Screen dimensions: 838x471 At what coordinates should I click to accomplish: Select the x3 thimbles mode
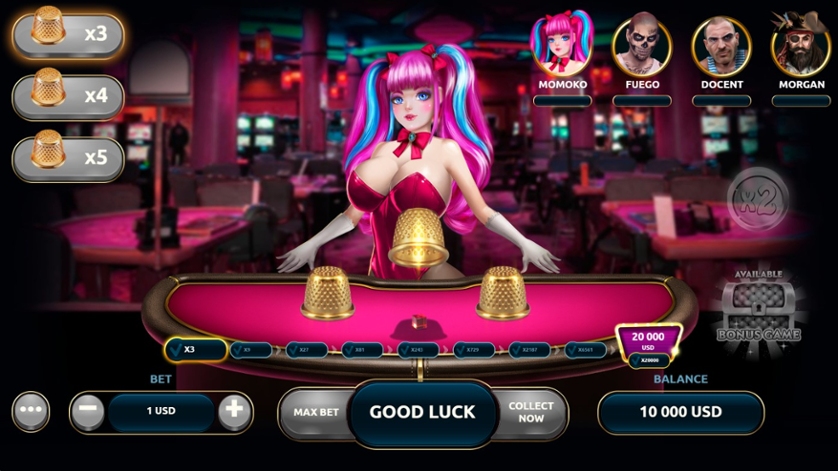click(68, 32)
